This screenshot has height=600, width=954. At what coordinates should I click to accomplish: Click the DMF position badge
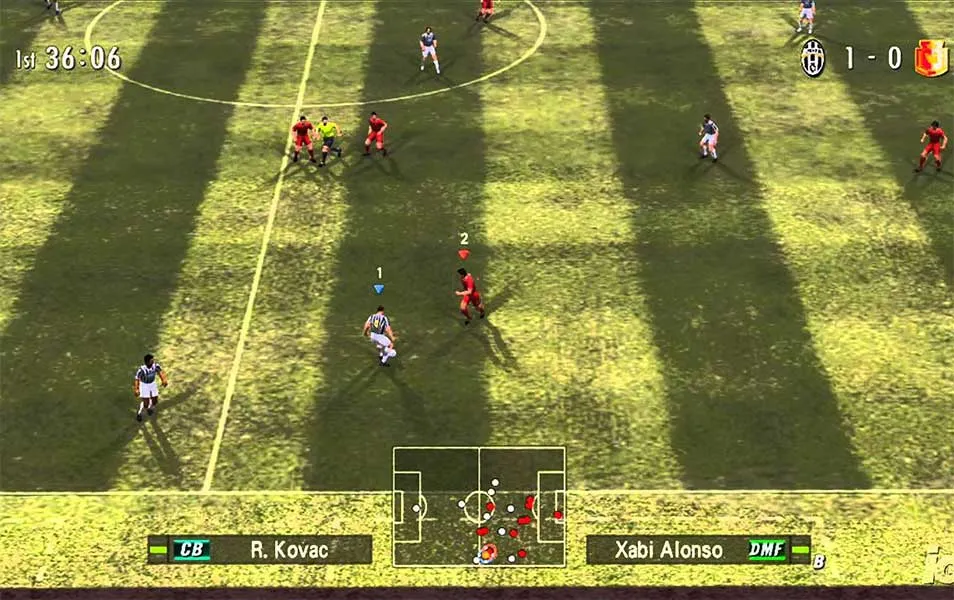[x=765, y=550]
